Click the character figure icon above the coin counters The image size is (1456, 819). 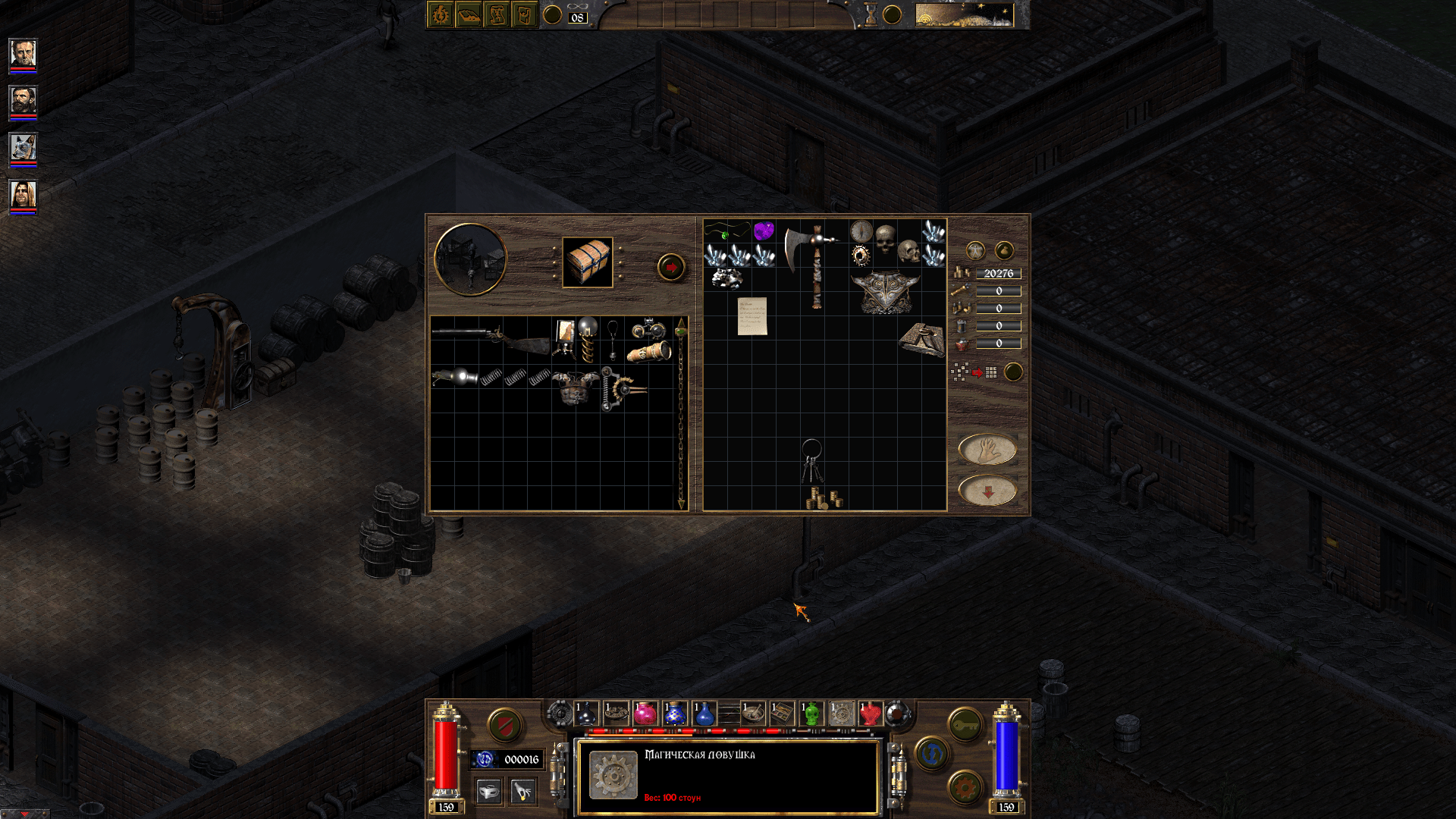click(x=976, y=249)
